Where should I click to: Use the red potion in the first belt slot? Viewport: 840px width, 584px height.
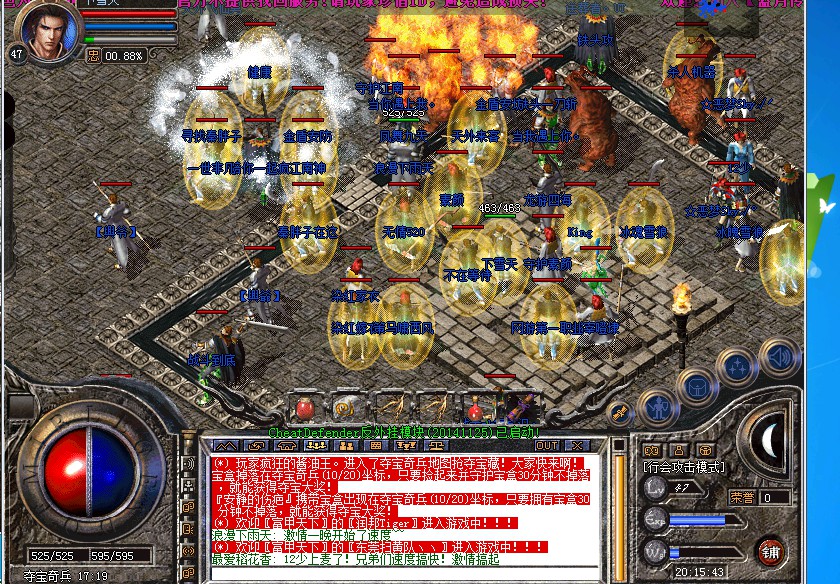pyautogui.click(x=306, y=407)
